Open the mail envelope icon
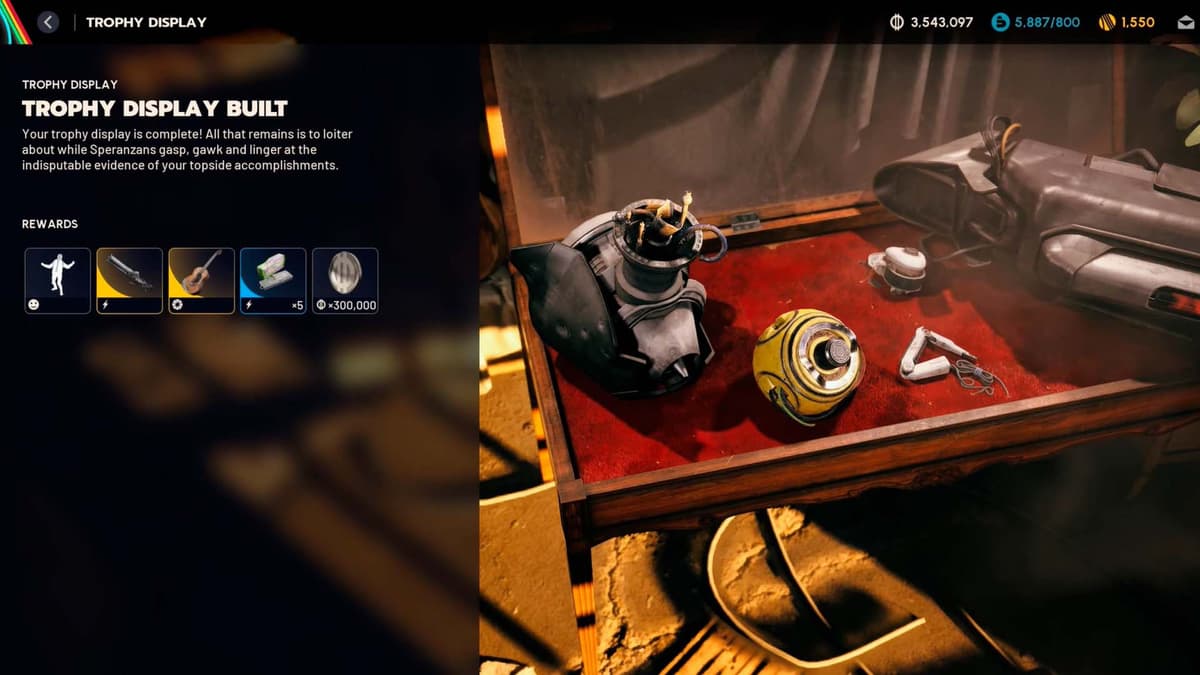This screenshot has width=1200, height=675. click(1185, 22)
